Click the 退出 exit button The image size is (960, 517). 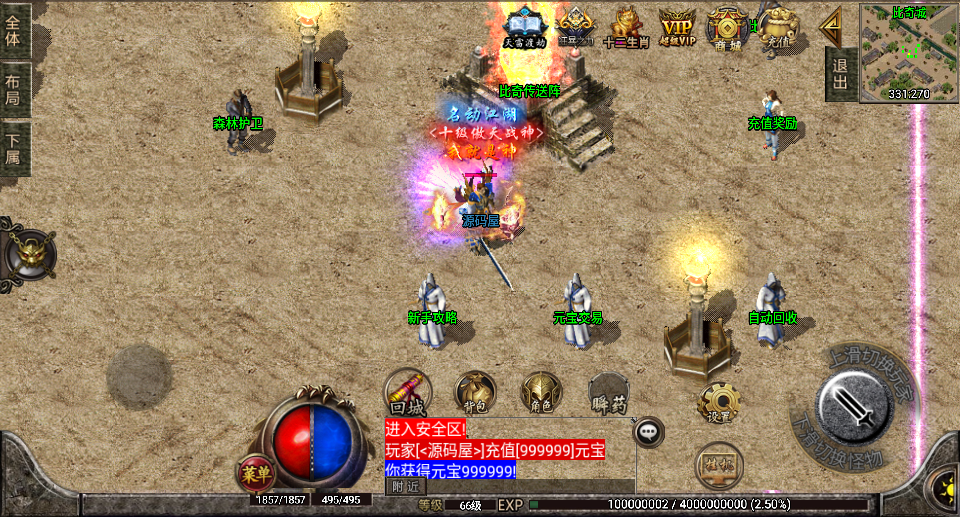pyautogui.click(x=840, y=73)
